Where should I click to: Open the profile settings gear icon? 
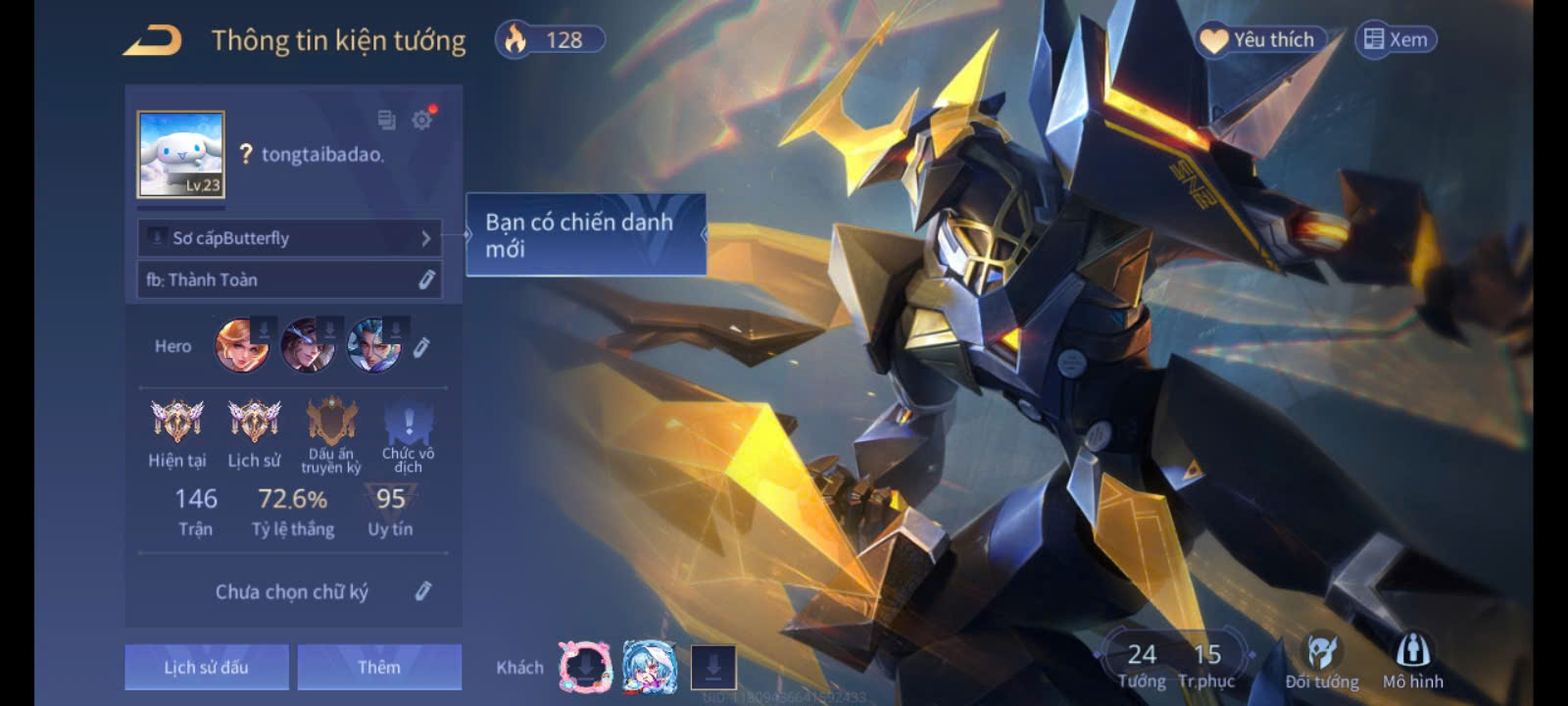422,120
